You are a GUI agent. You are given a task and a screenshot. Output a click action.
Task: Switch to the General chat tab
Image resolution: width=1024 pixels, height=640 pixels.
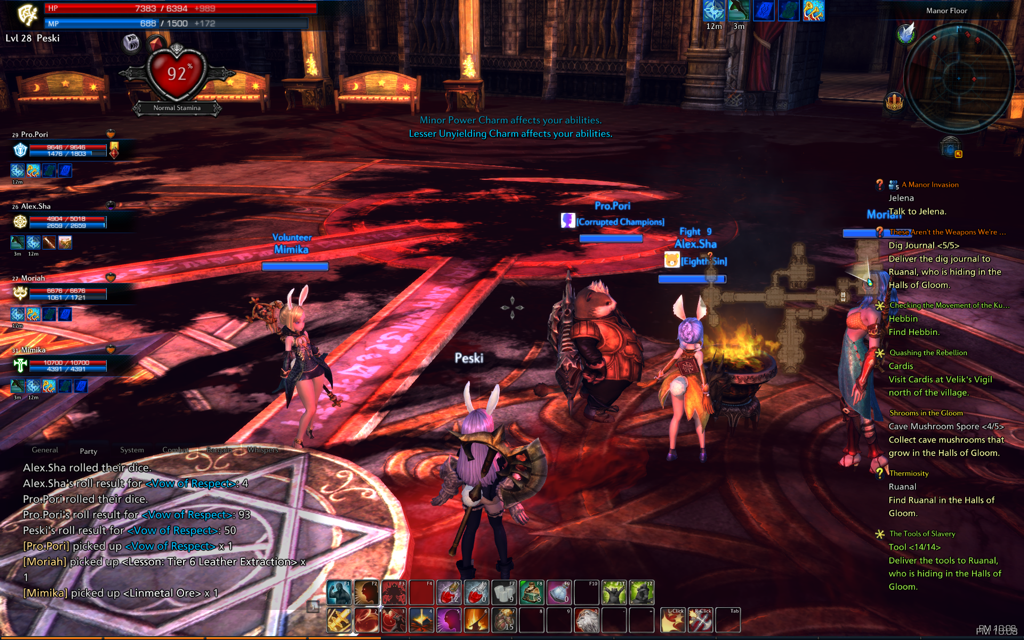point(44,451)
